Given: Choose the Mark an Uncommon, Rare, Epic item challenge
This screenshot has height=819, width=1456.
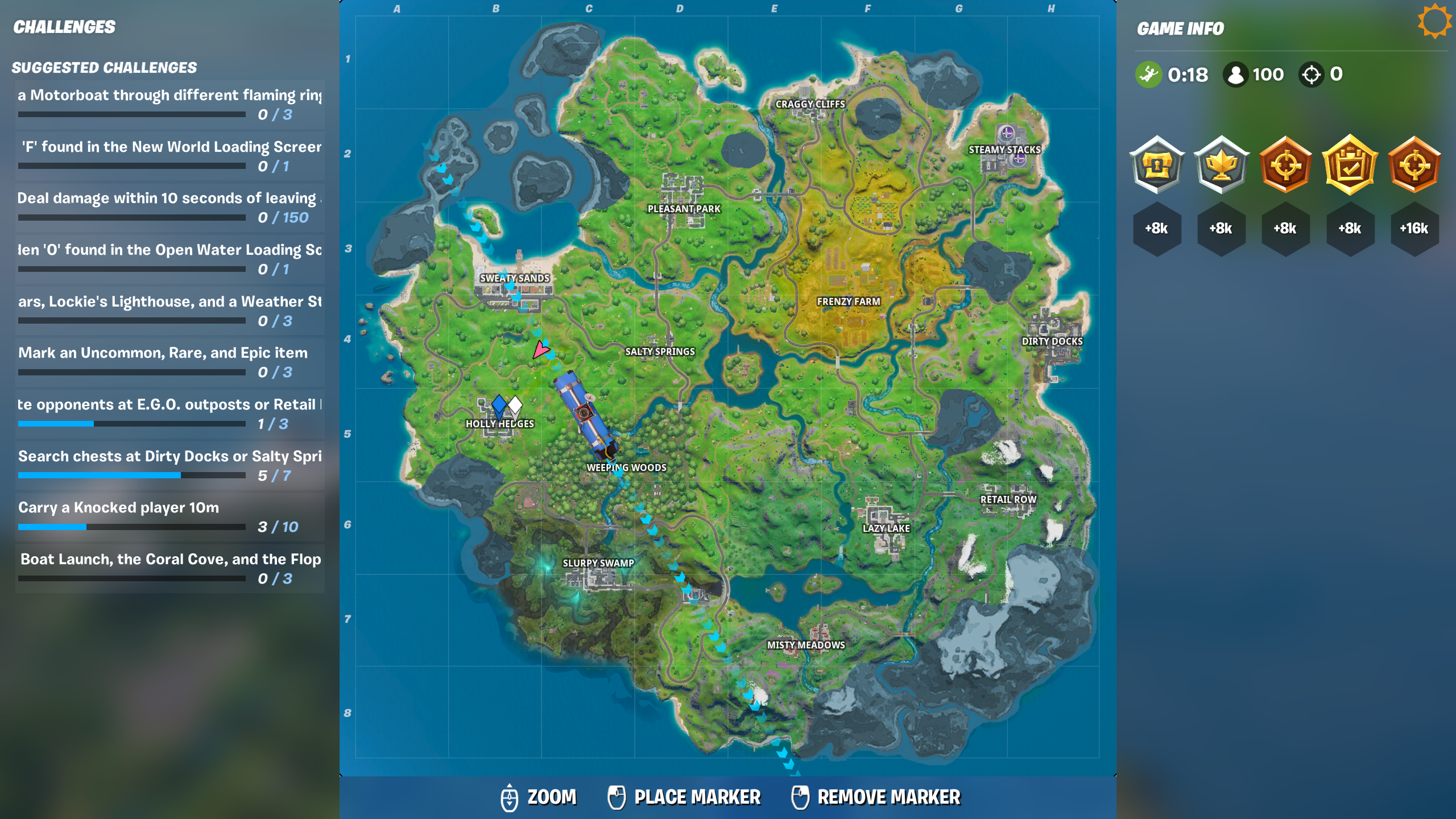Looking at the screenshot, I should pos(169,361).
